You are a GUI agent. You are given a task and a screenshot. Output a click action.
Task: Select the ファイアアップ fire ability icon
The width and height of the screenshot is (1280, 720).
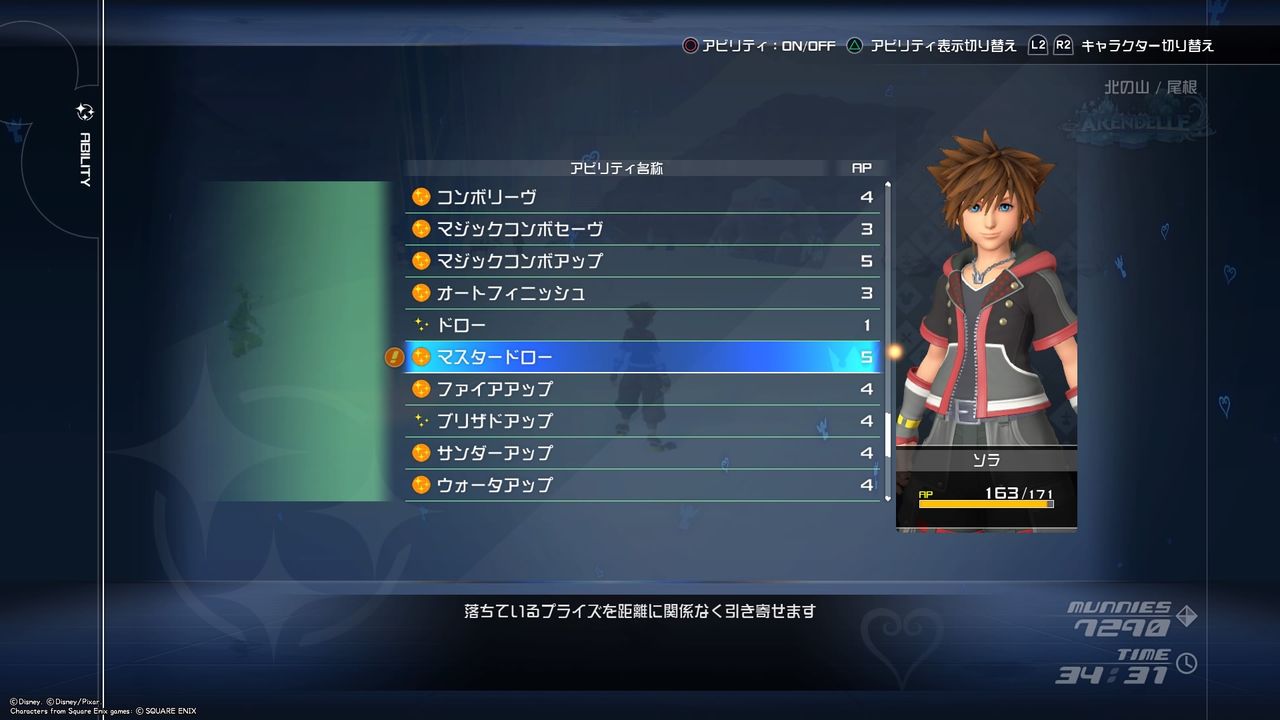coord(419,389)
